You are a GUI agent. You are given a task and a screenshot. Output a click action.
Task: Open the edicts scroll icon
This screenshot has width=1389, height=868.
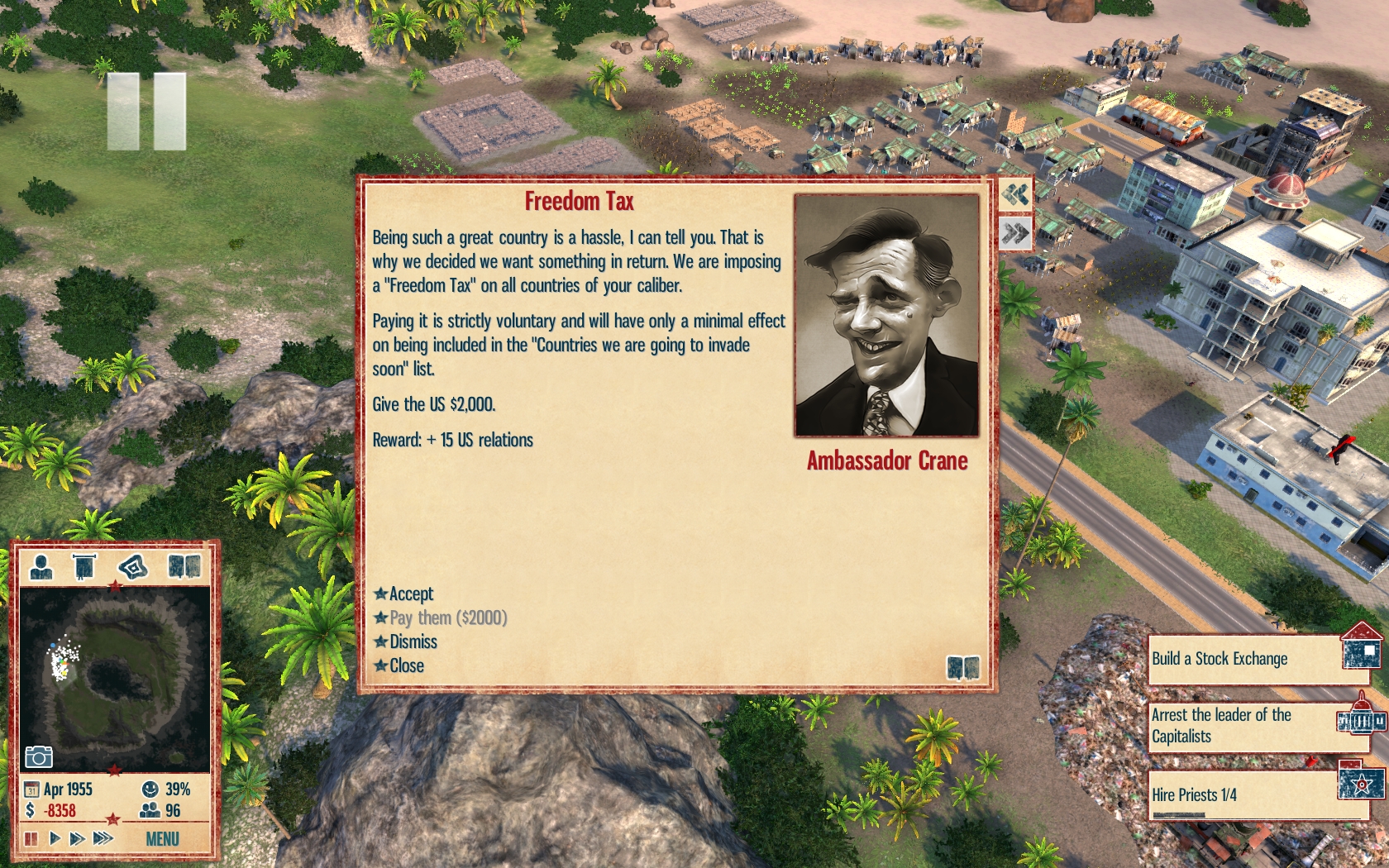tap(84, 567)
